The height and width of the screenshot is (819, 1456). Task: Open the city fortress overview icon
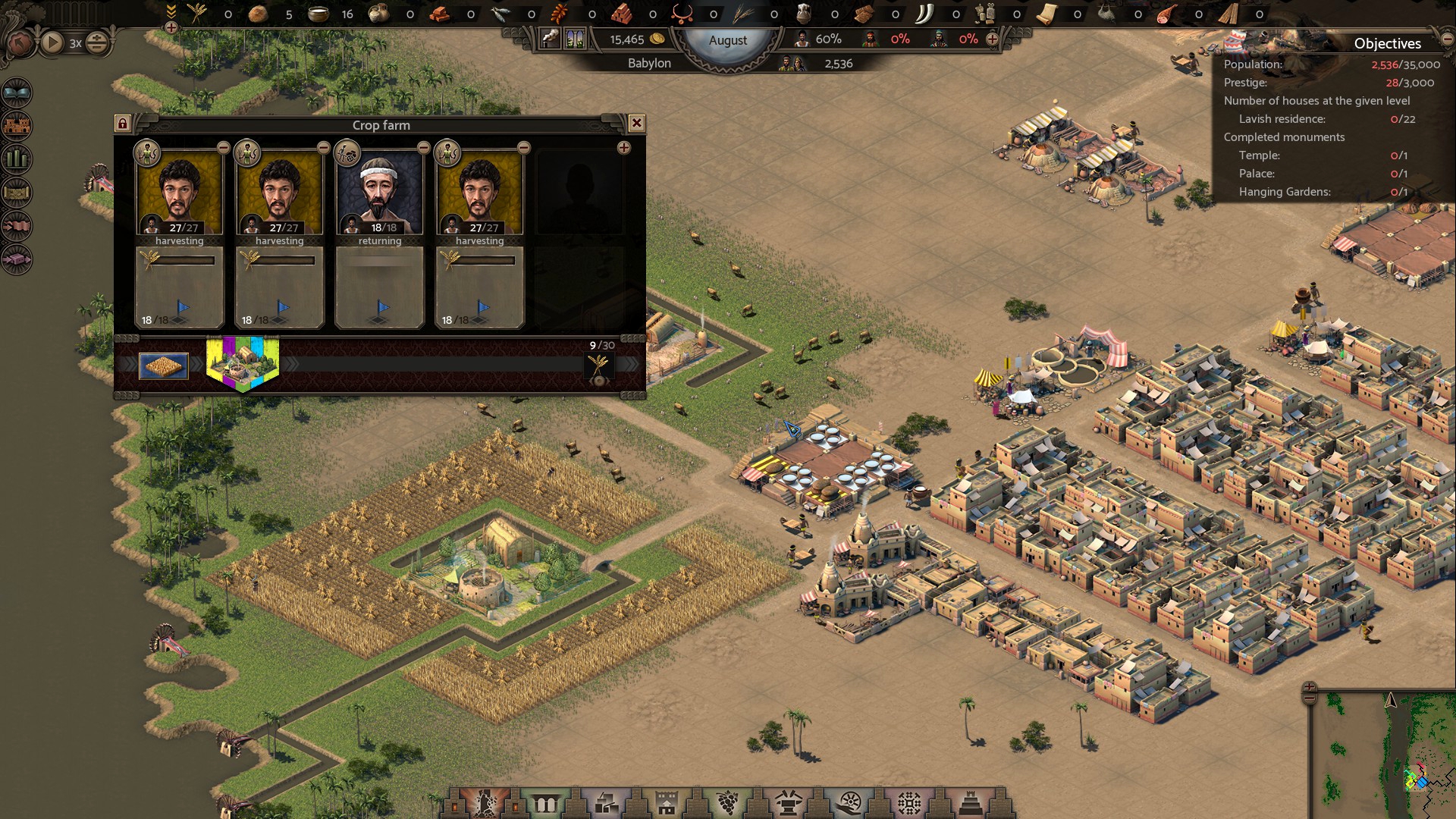(x=17, y=126)
